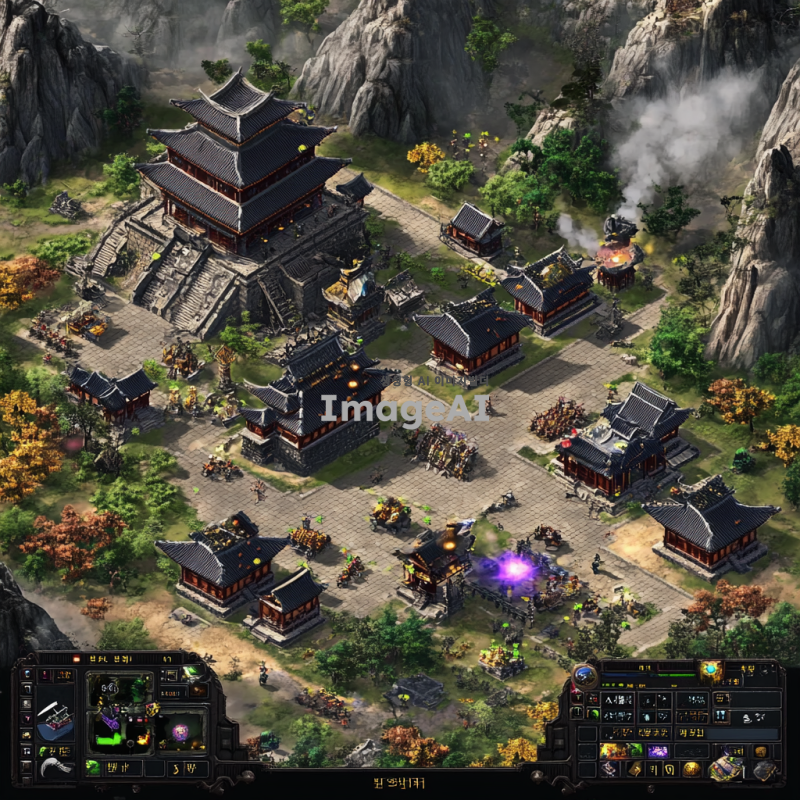800x800 pixels.
Task: Open the blue globe orb button
Action: 585,676
